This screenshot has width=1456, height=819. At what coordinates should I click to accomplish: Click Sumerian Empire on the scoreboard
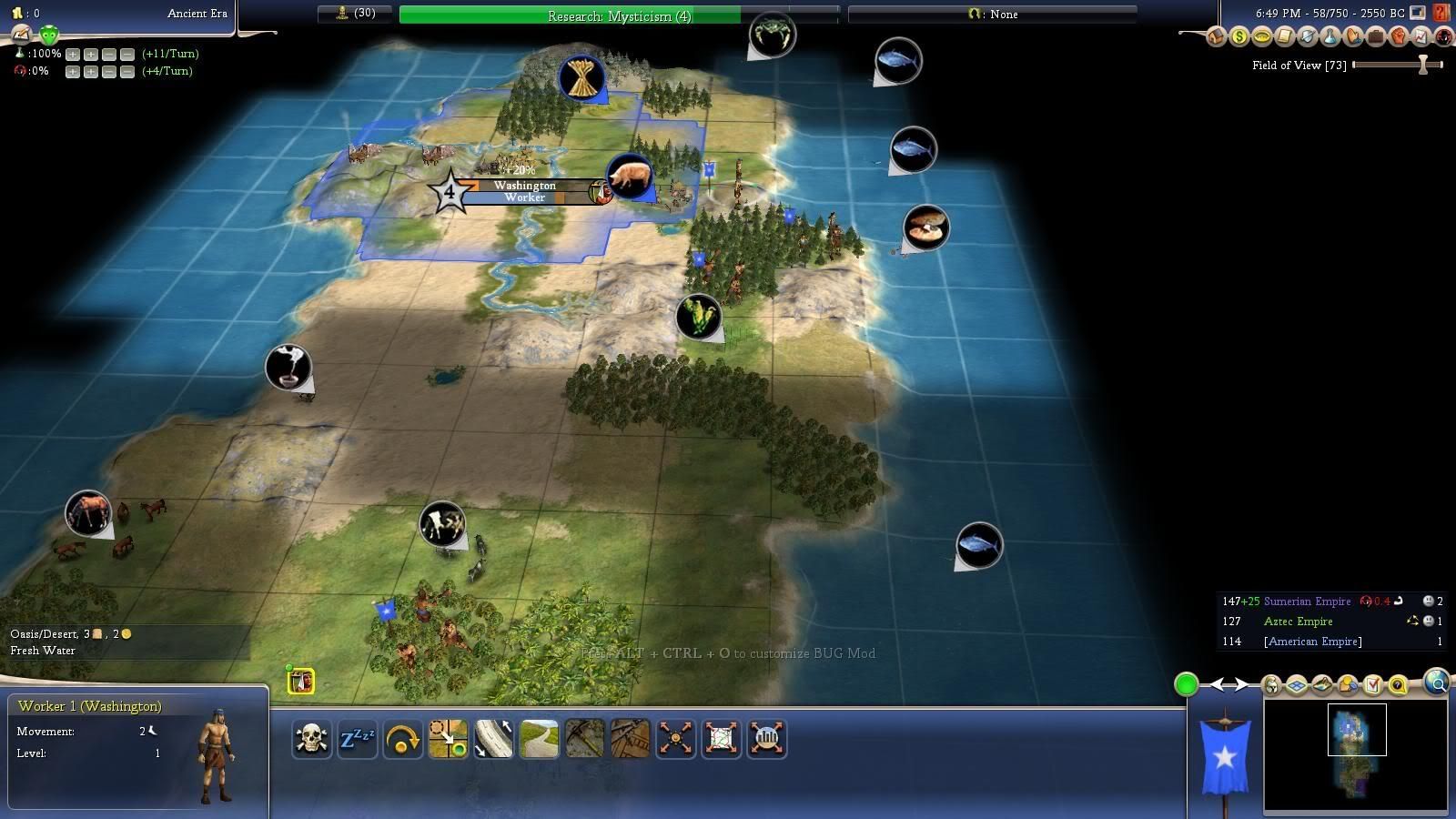coord(1307,602)
